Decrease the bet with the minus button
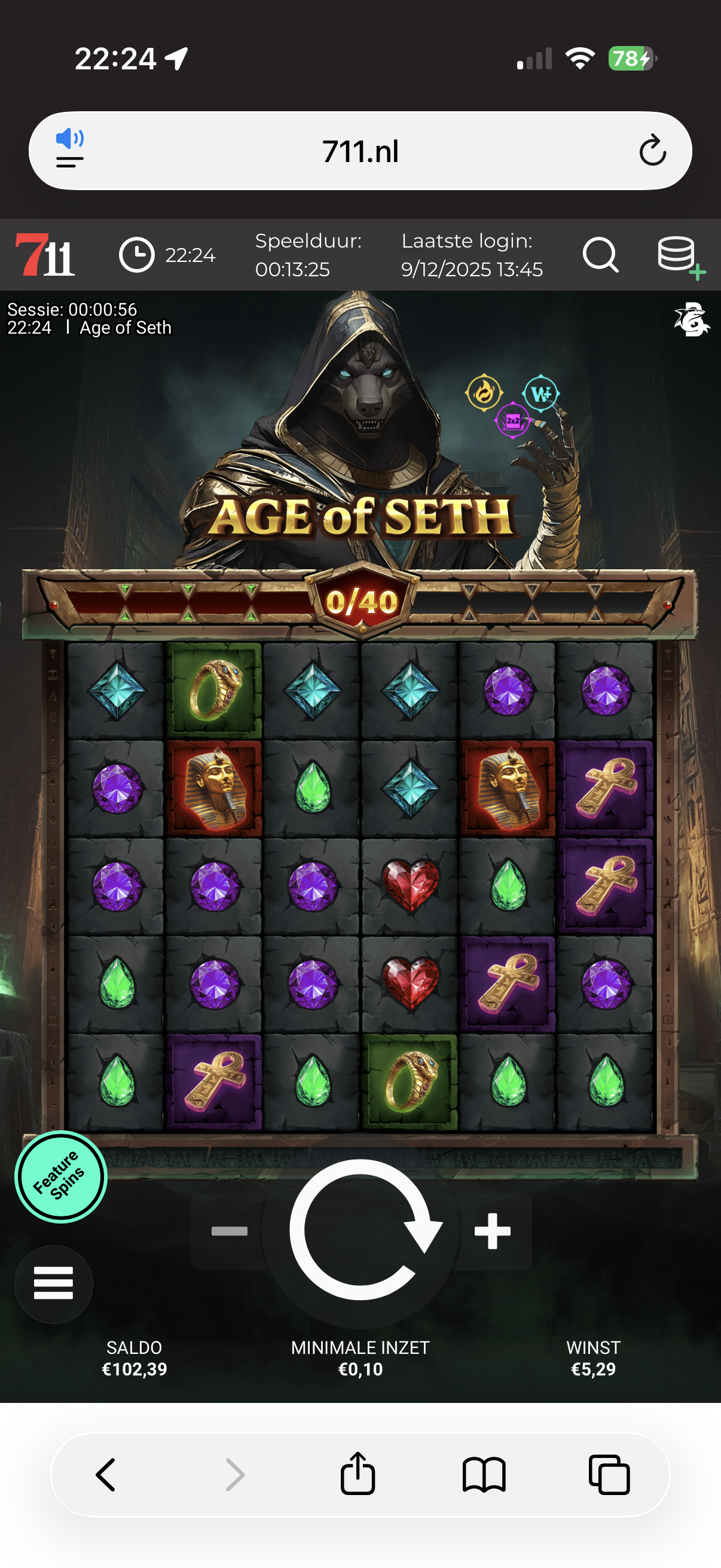721x1568 pixels. [230, 1231]
